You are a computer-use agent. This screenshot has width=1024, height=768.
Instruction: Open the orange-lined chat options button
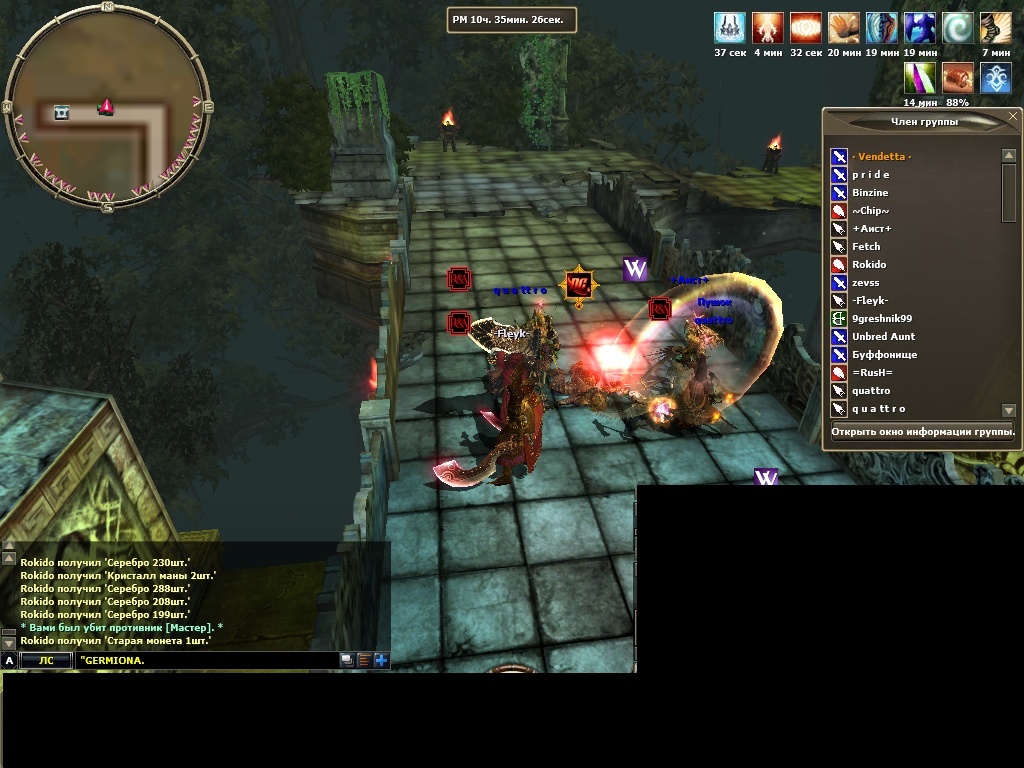point(364,660)
